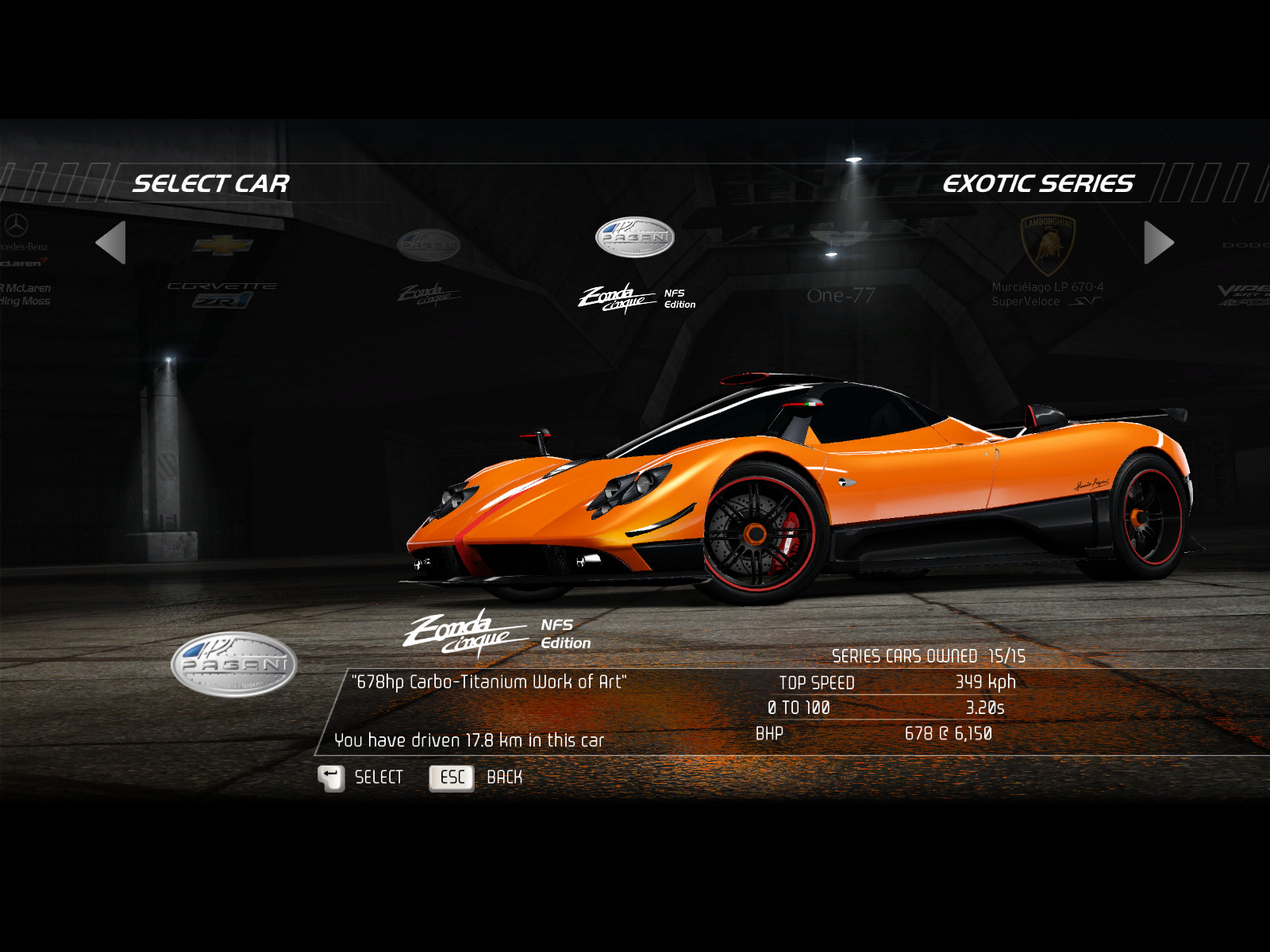Go to the previous car with the left arrow

111,242
